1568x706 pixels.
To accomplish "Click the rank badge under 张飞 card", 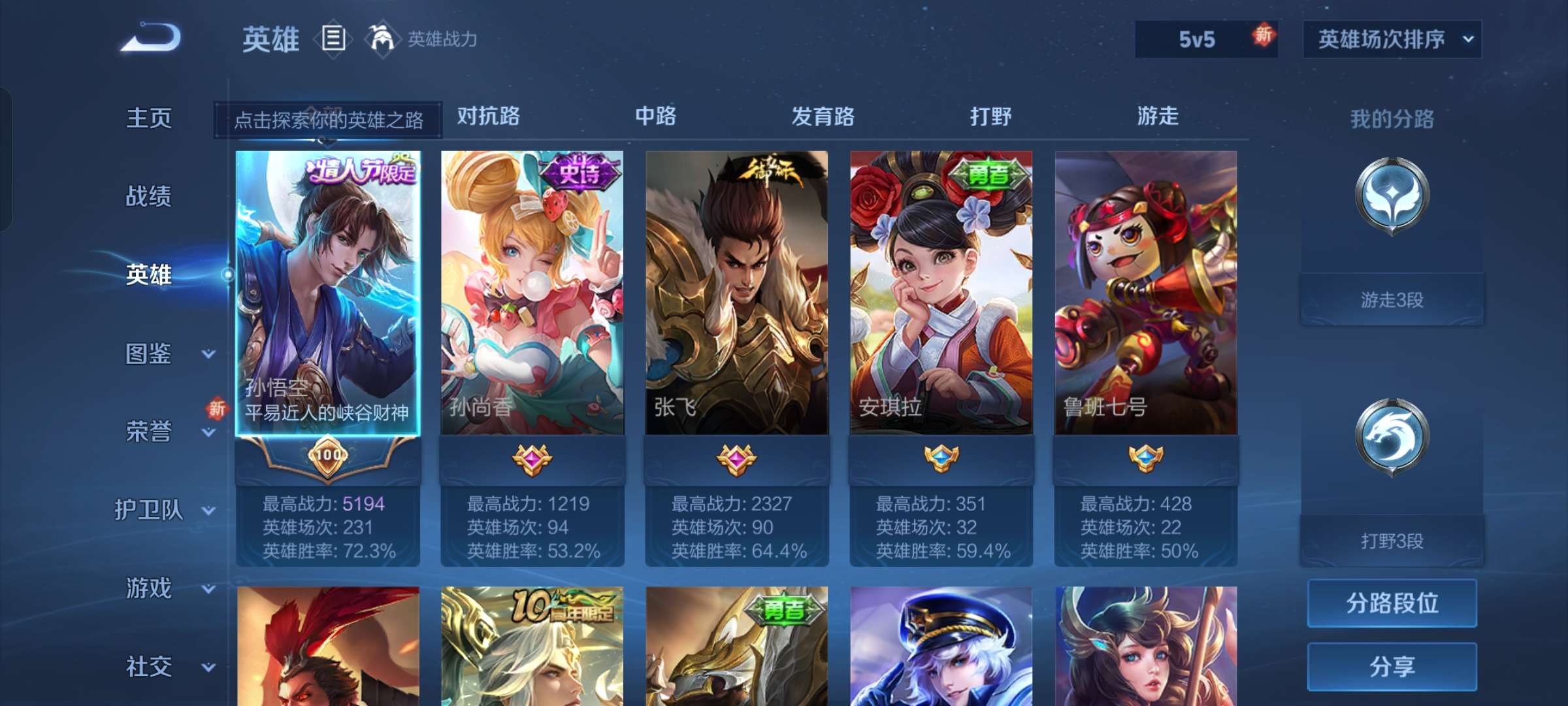I will 737,460.
